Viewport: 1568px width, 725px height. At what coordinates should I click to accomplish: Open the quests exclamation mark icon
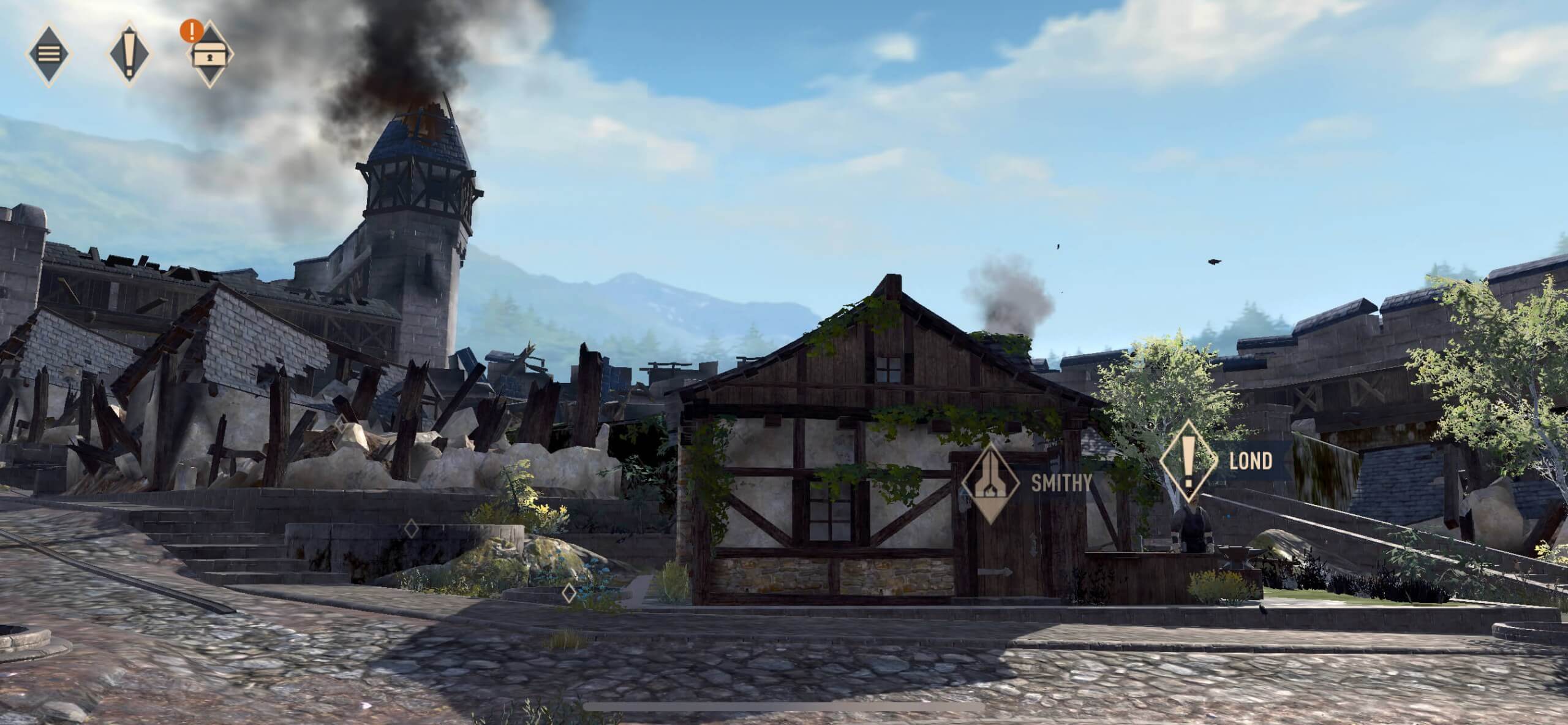pyautogui.click(x=129, y=53)
